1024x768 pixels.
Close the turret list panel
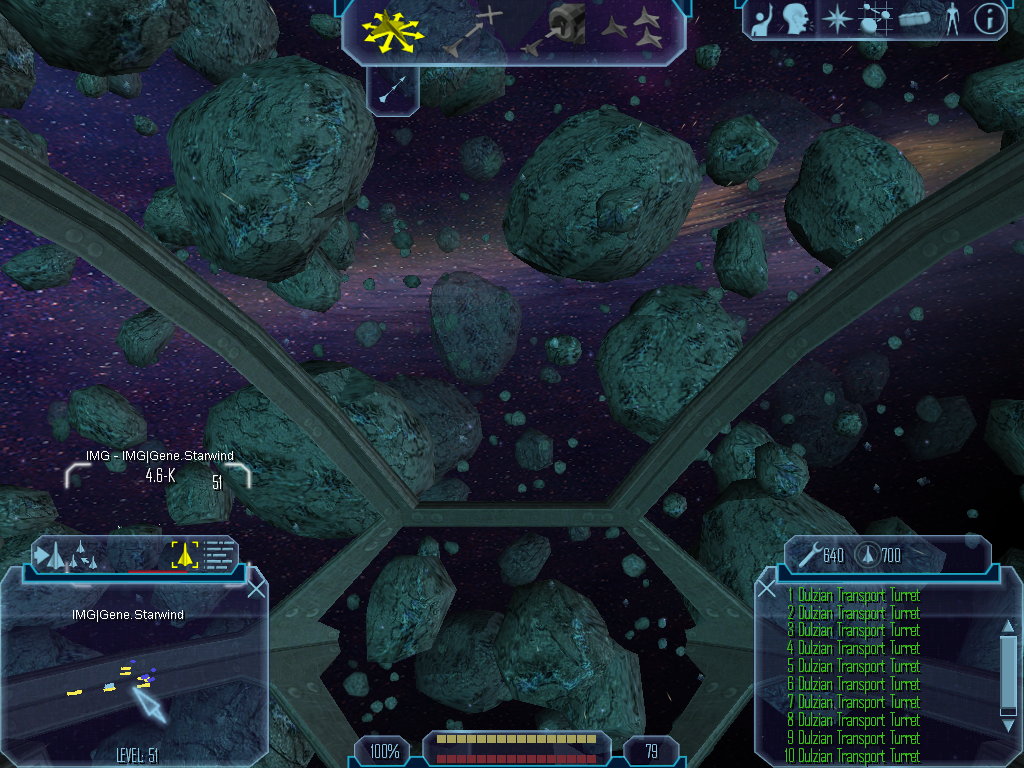[767, 589]
